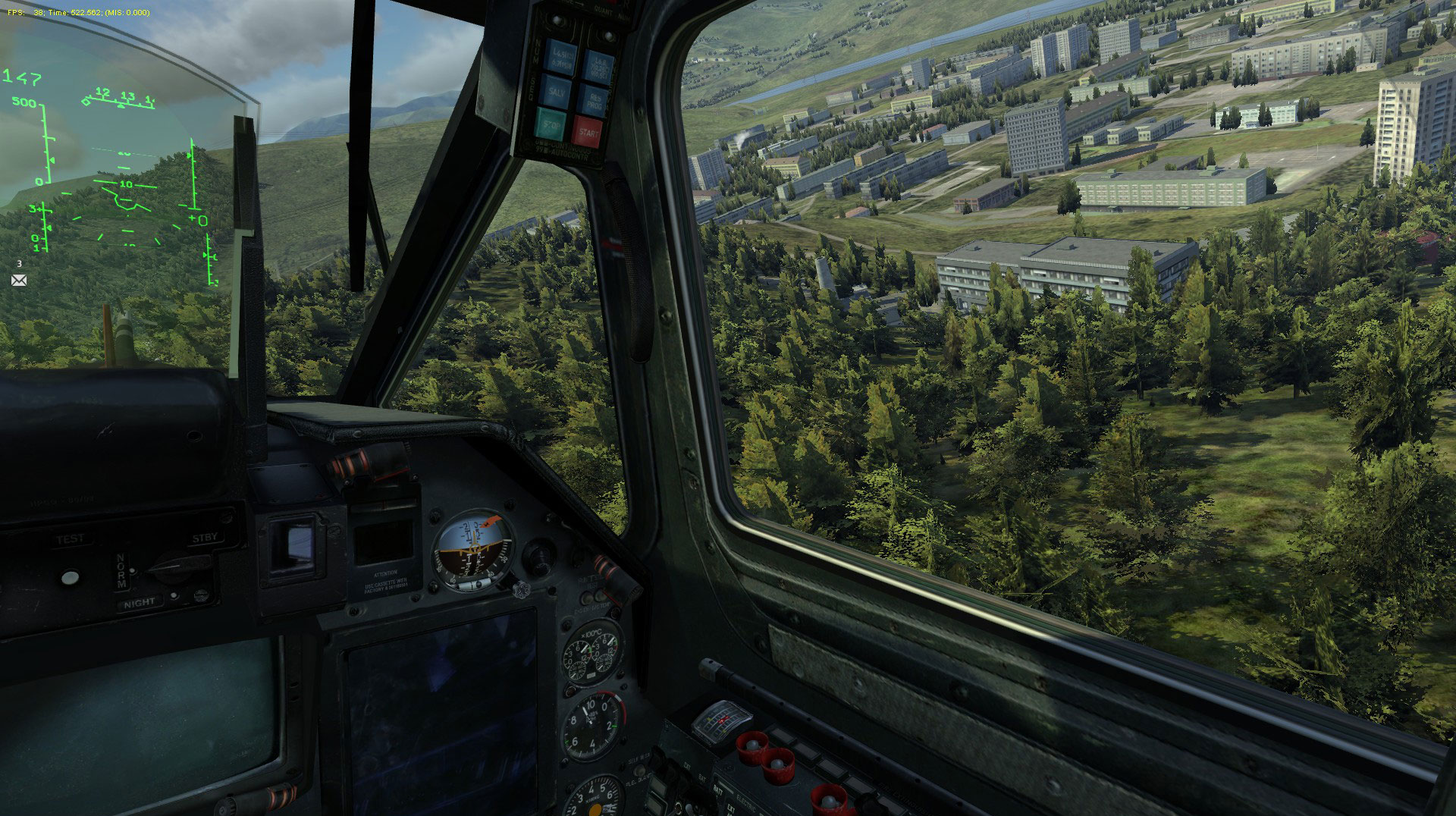Open the envelope message notification icon
This screenshot has height=816, width=1456.
pos(19,281)
